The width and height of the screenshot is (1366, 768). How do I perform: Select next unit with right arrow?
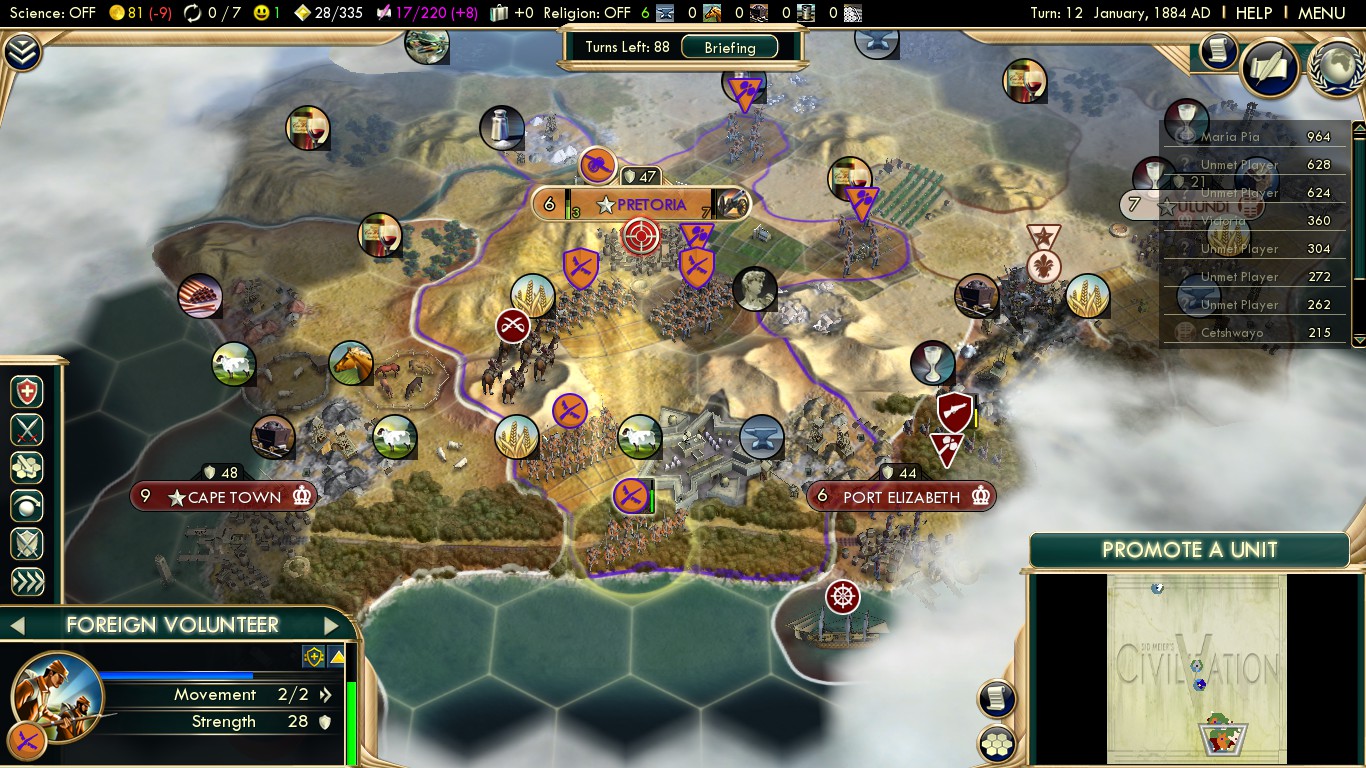coord(332,626)
